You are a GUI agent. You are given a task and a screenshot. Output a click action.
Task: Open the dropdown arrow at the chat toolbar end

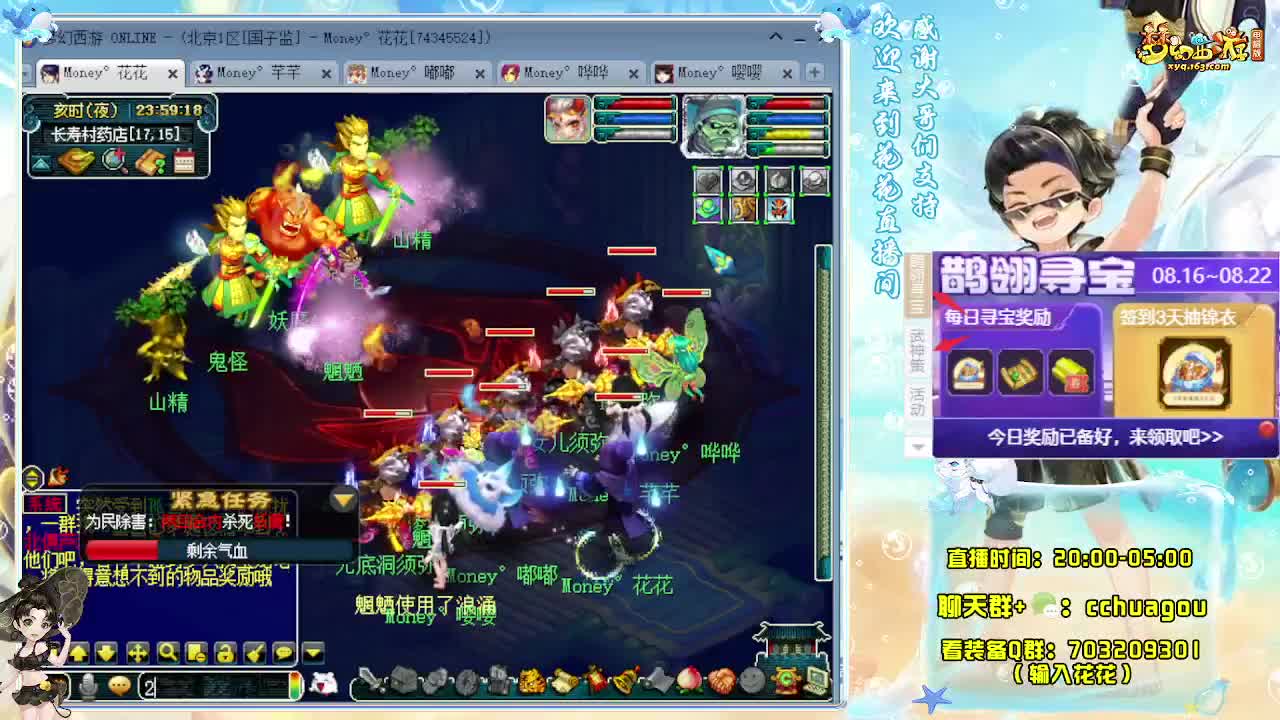[311, 653]
